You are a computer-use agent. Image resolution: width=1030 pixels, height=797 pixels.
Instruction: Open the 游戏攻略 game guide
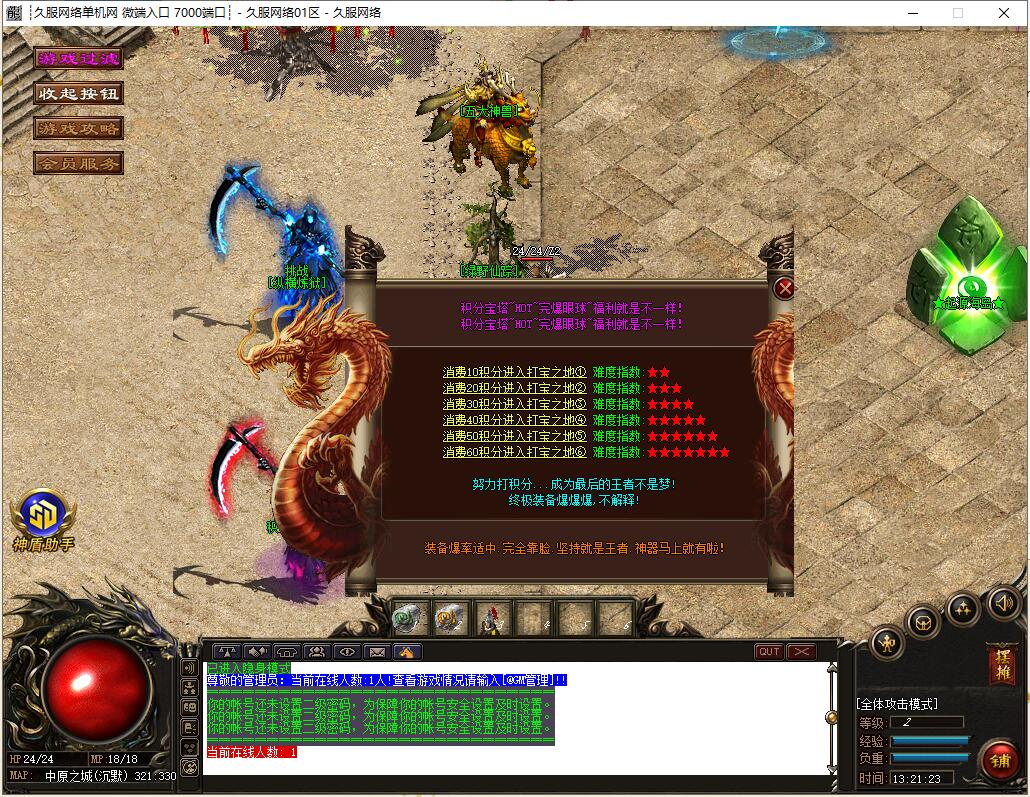click(x=78, y=129)
